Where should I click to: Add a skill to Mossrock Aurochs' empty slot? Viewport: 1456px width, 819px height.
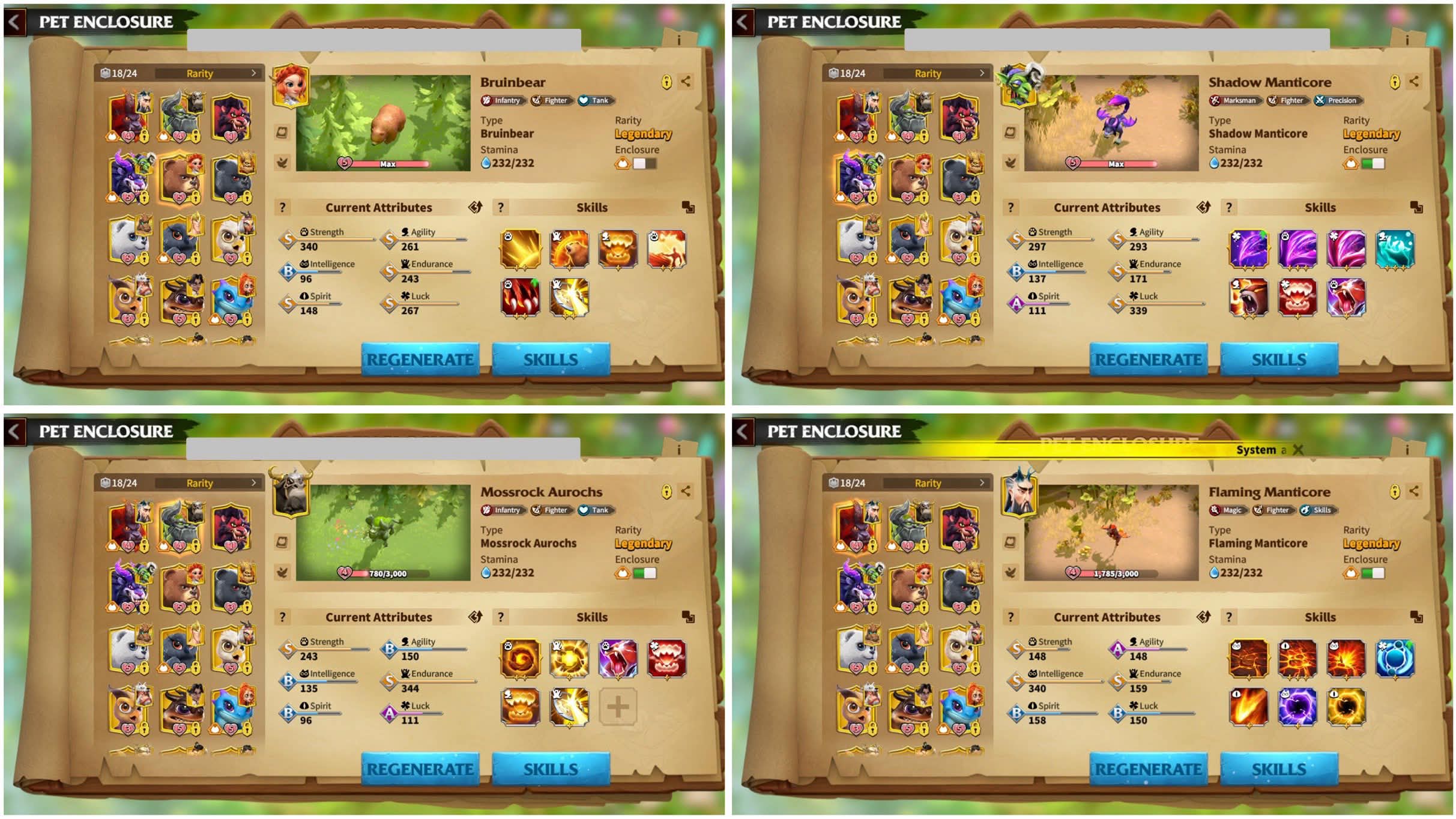click(617, 707)
